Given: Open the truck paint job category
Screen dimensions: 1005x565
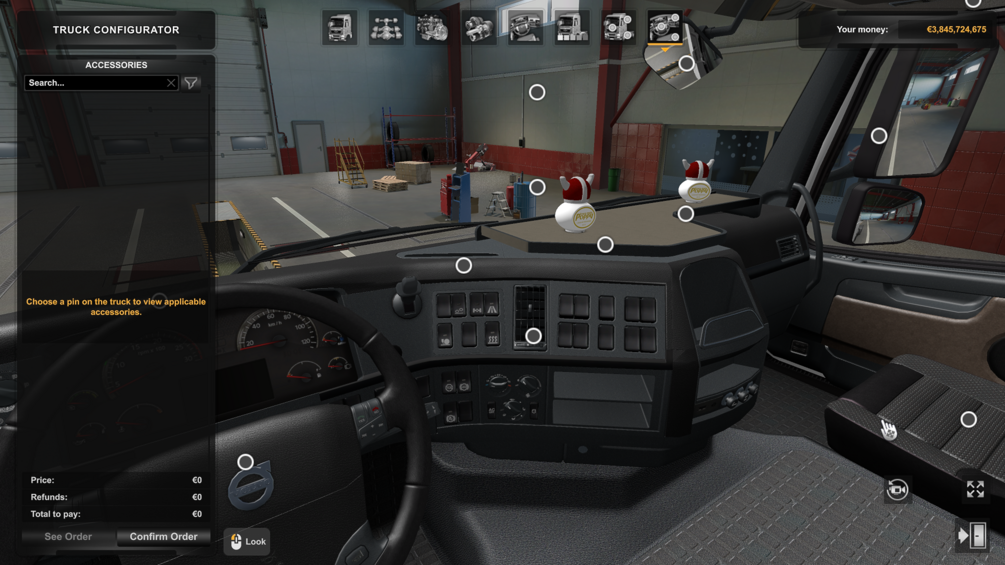Looking at the screenshot, I should pyautogui.click(x=572, y=28).
